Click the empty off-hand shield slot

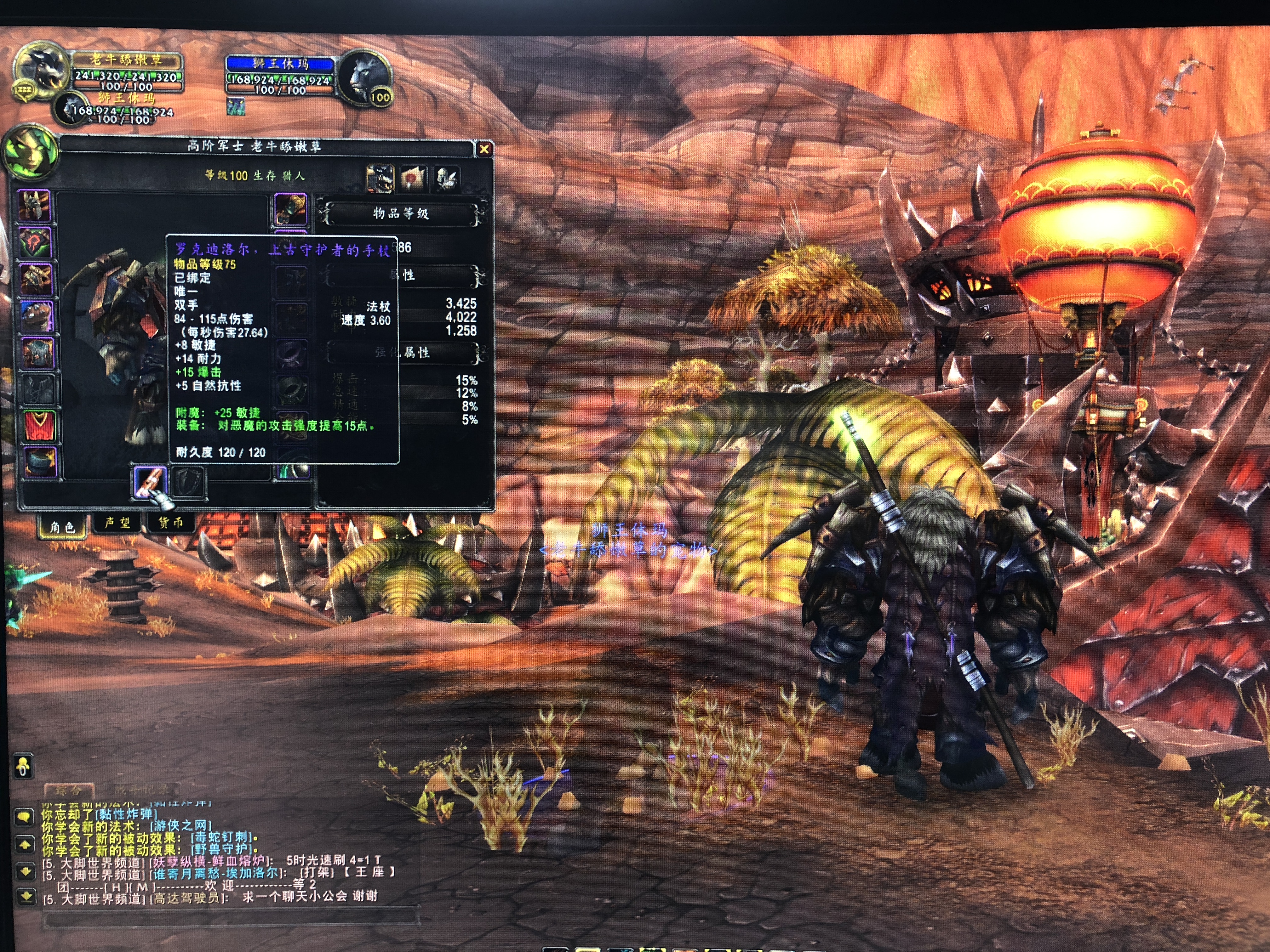(188, 481)
